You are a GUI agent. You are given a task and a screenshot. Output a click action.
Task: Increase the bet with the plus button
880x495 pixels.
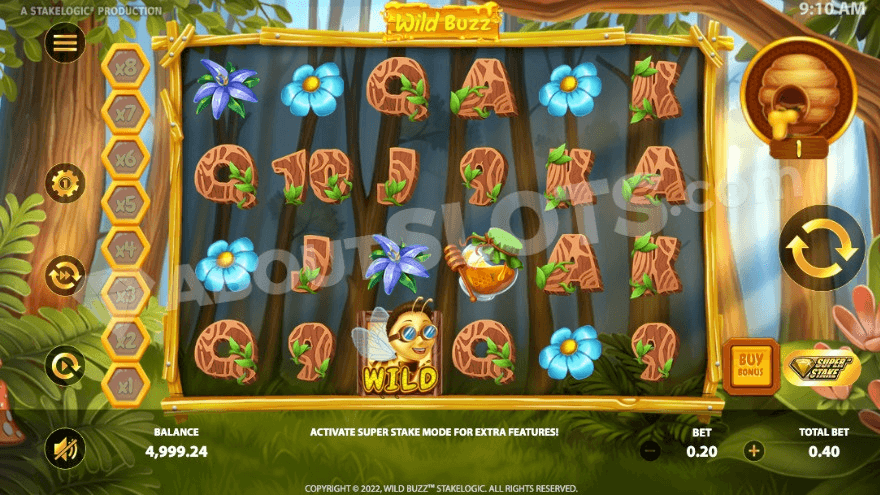pos(754,451)
